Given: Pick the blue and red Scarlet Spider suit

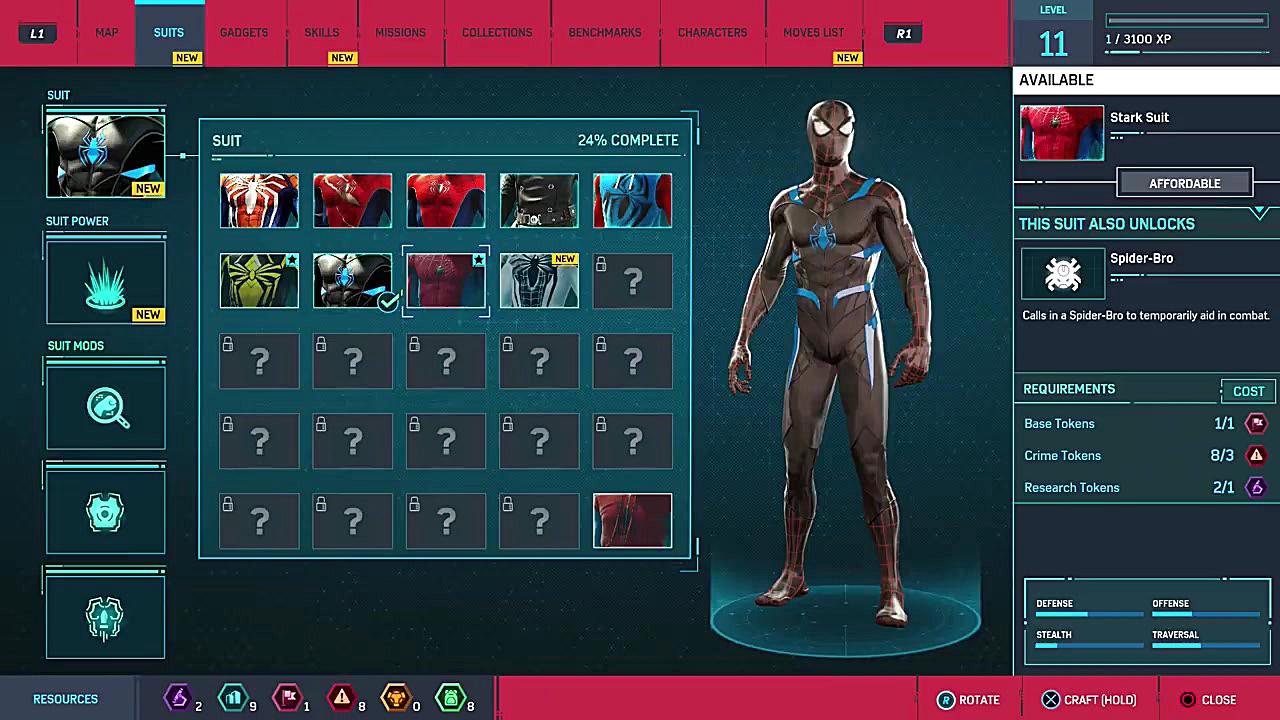Looking at the screenshot, I should pos(632,201).
